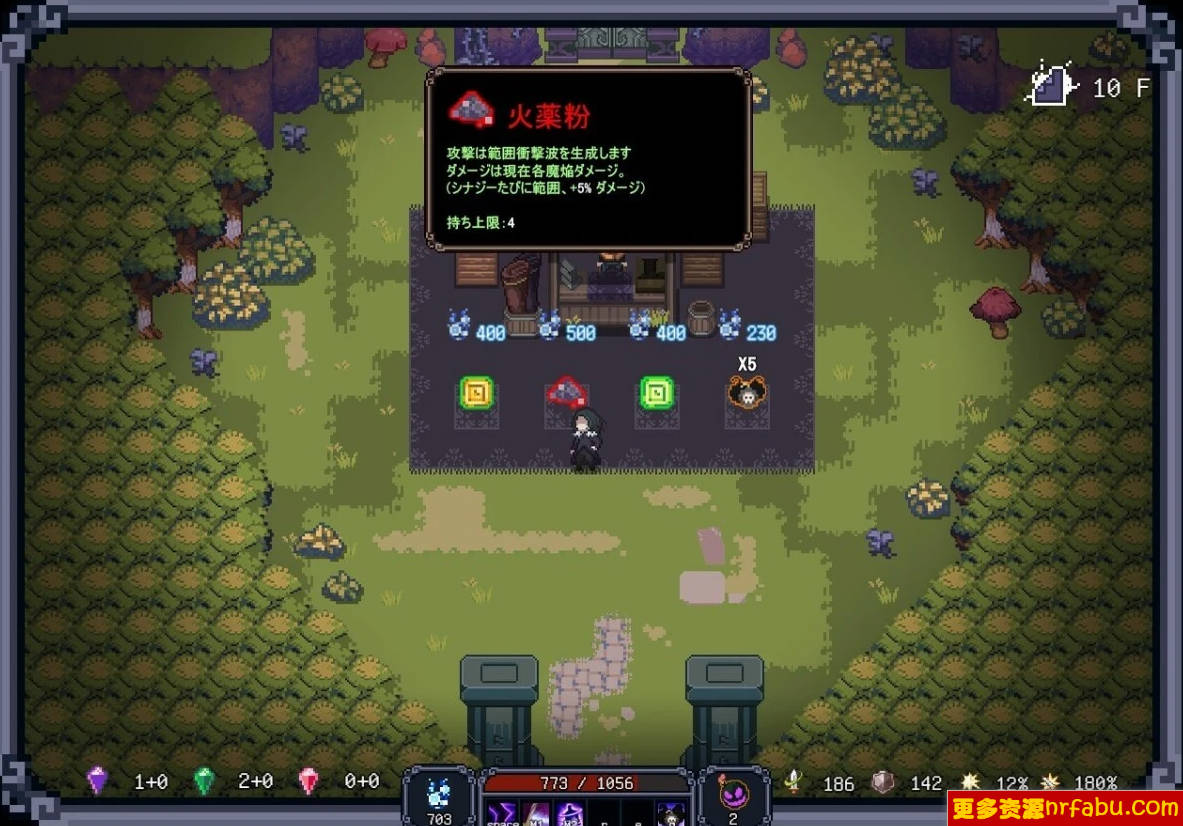Buy the red gunpowder shop item
This screenshot has width=1183, height=826.
tap(566, 392)
